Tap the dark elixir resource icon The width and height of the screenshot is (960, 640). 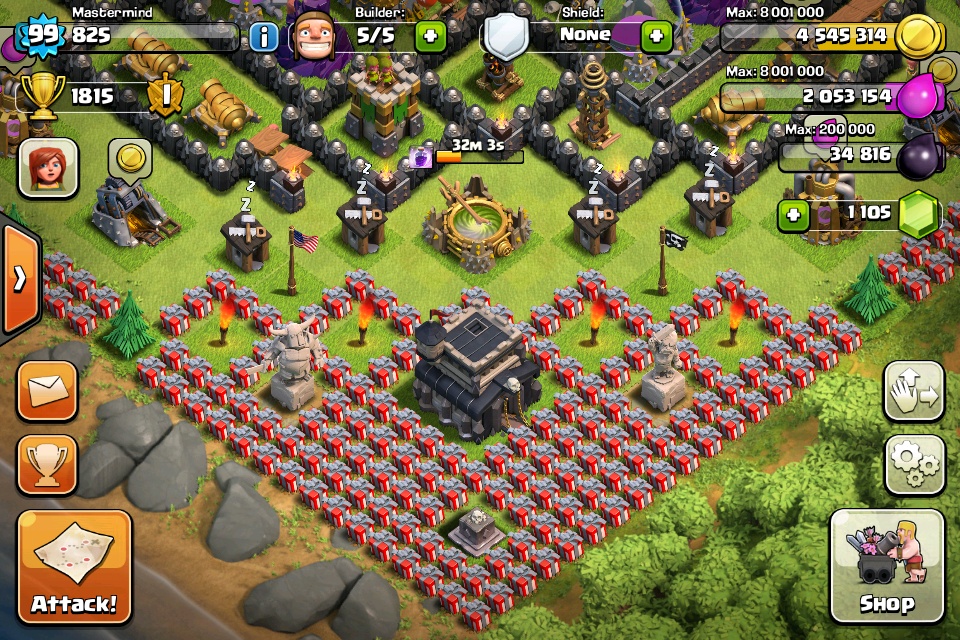(x=918, y=156)
